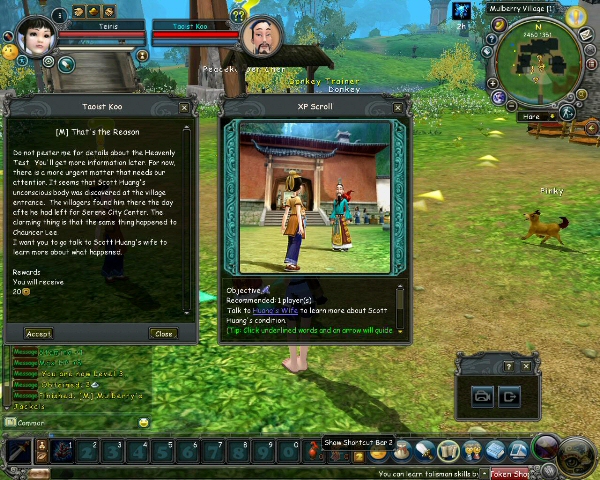This screenshot has width=600, height=480.
Task: Follow the underlined Huang's Wife link
Action: pyautogui.click(x=274, y=310)
